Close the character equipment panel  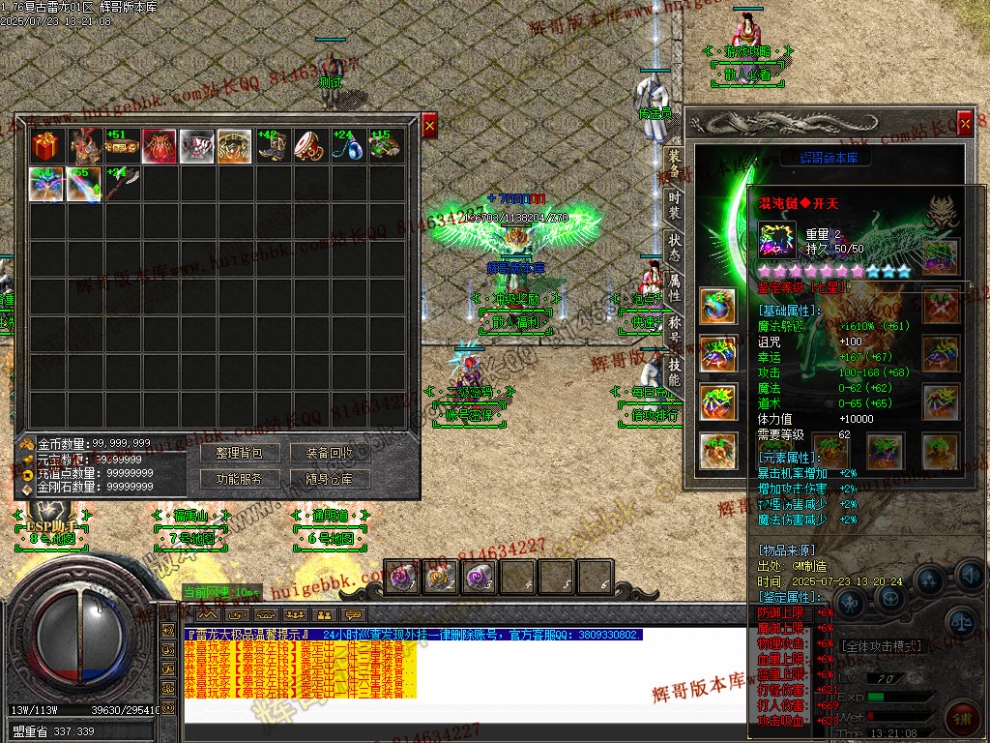point(965,123)
